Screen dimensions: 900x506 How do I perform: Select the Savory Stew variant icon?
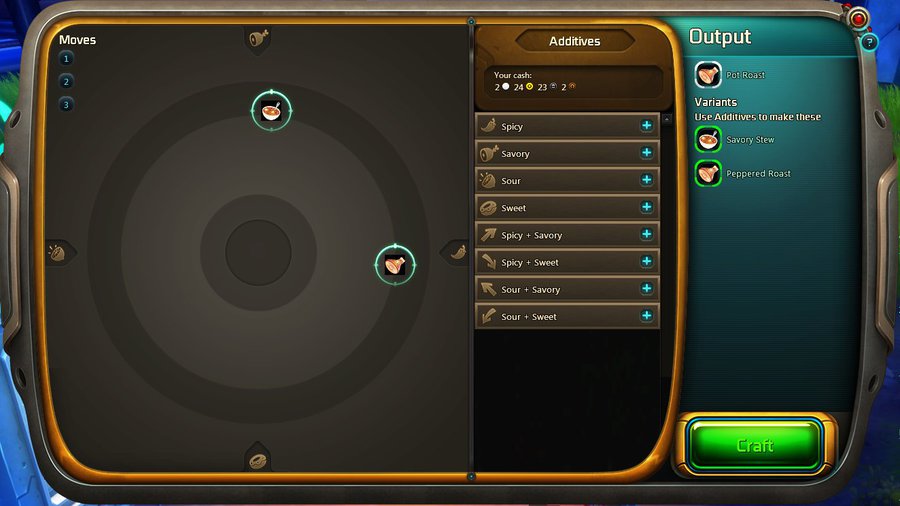click(708, 139)
